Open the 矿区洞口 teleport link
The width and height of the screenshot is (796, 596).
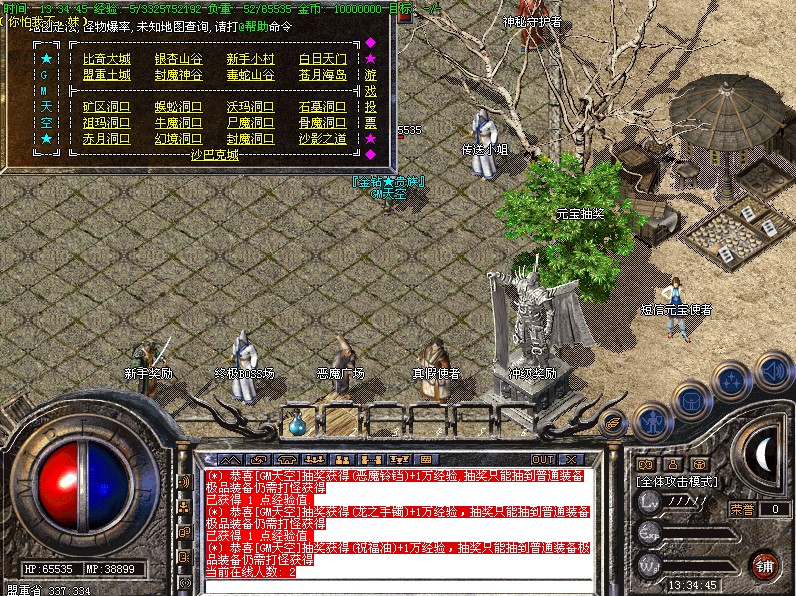[106, 107]
